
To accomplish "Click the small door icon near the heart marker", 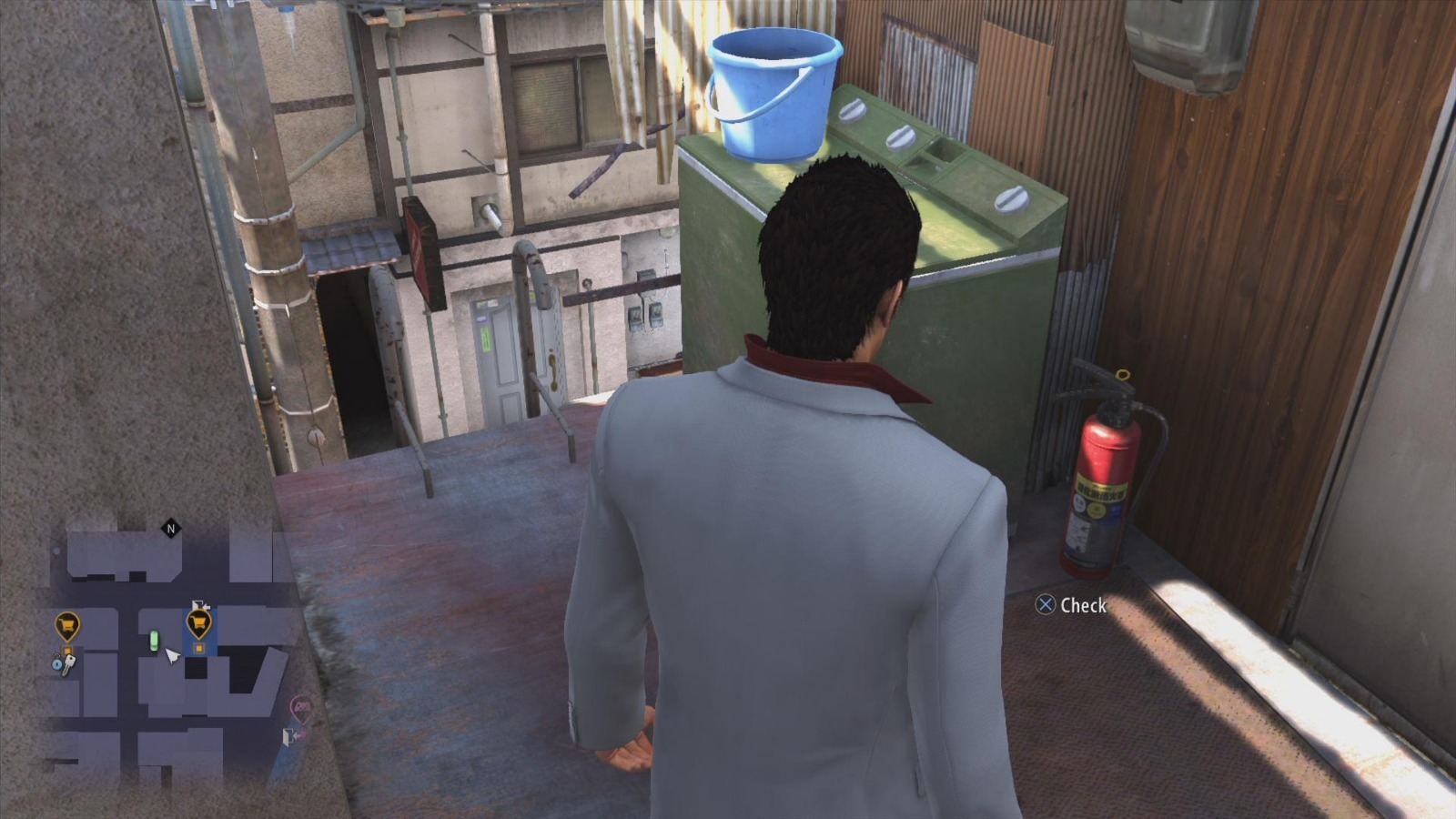I will point(288,735).
